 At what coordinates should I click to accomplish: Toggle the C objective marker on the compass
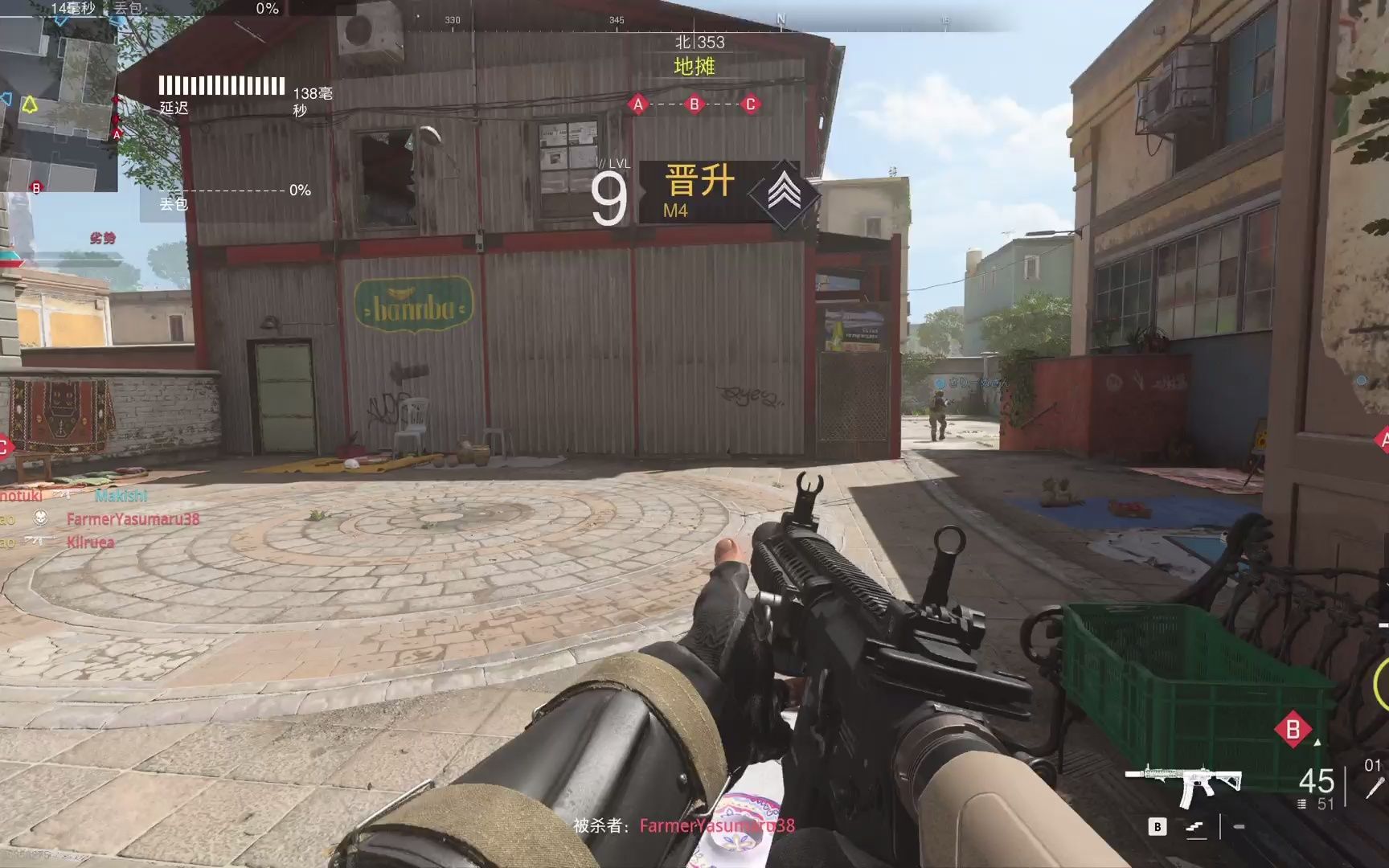[x=750, y=104]
